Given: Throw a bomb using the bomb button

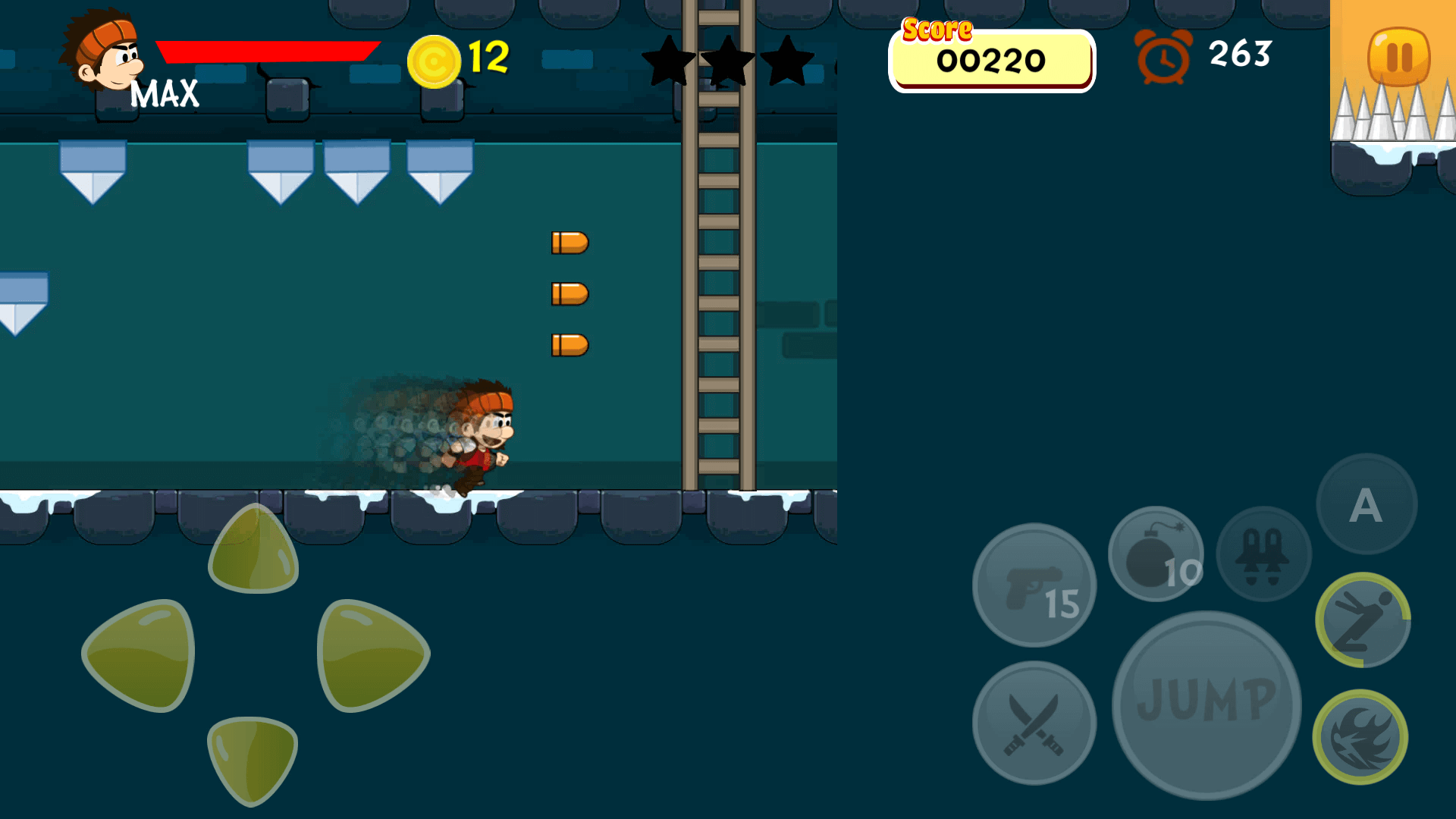Looking at the screenshot, I should [x=1156, y=554].
